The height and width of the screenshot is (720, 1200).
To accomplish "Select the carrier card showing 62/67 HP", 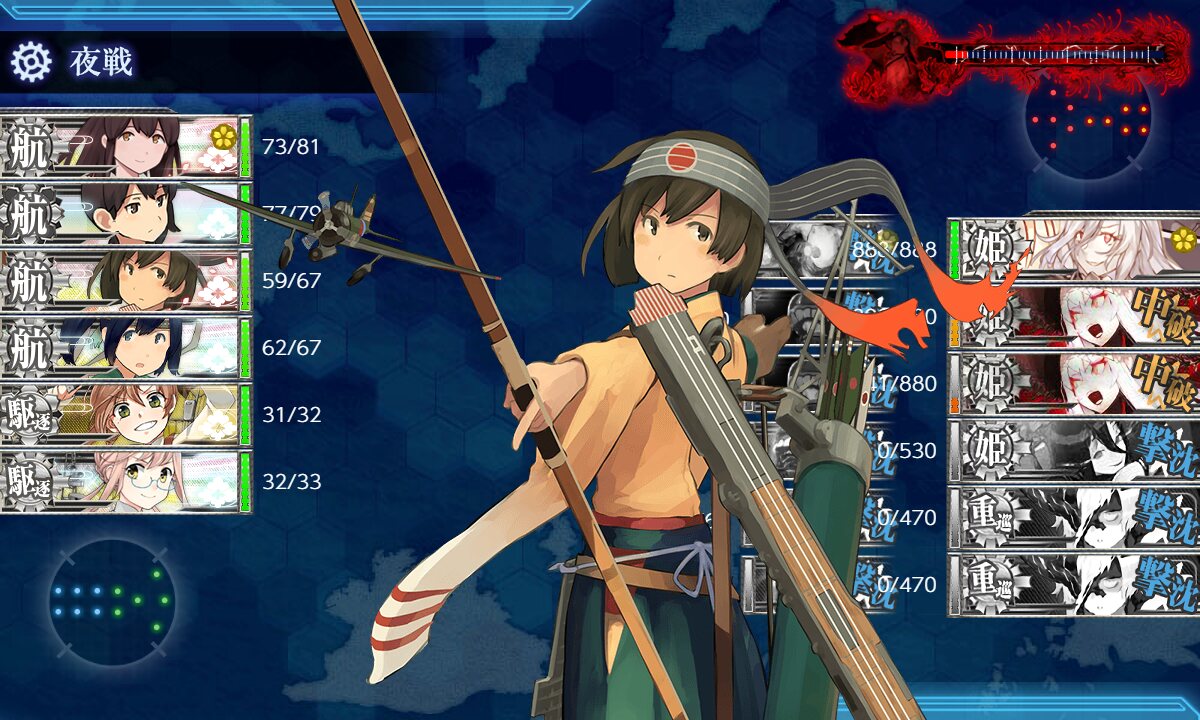I will click(125, 348).
